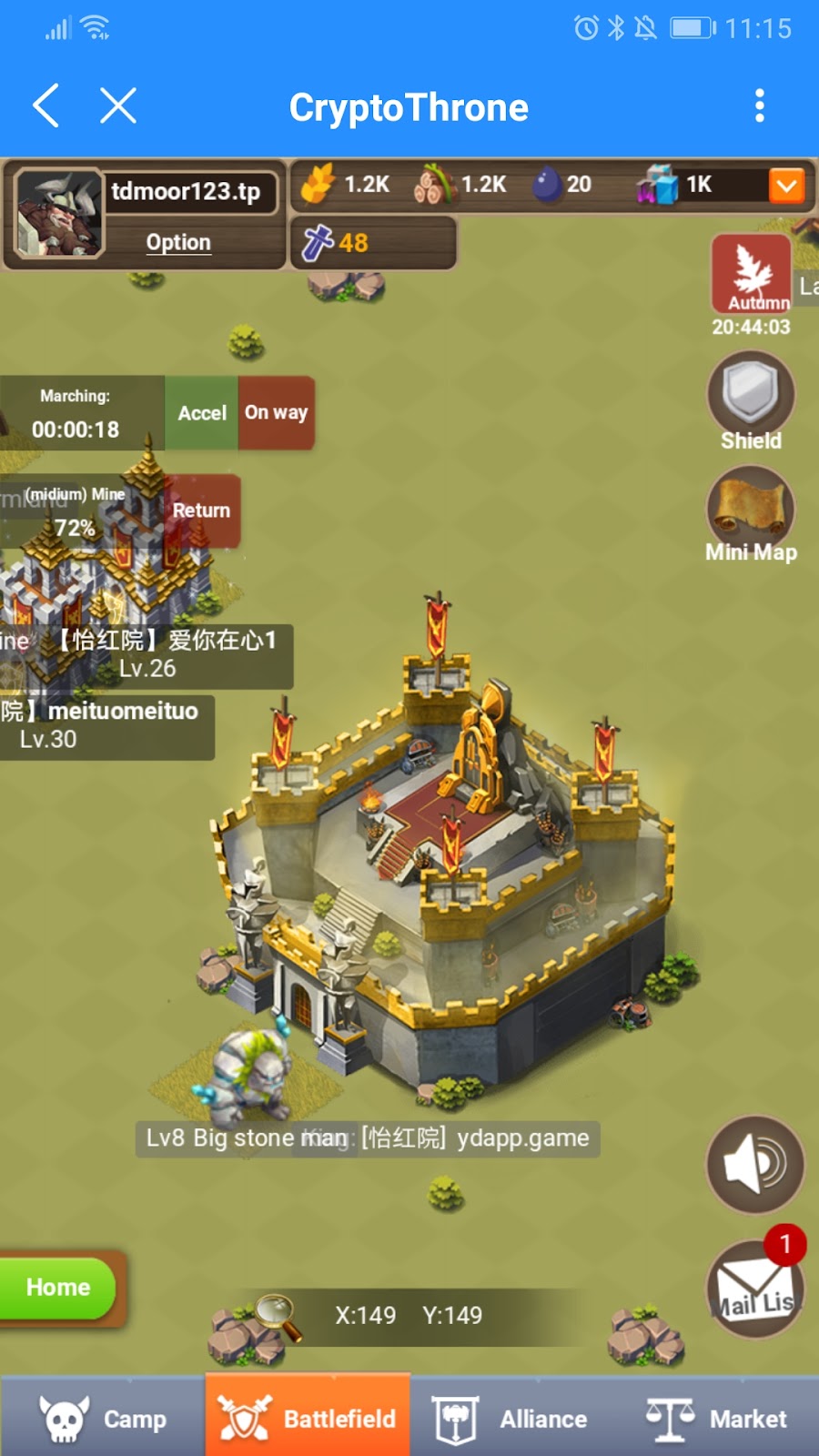Toggle sound with the speaker button

click(755, 1164)
